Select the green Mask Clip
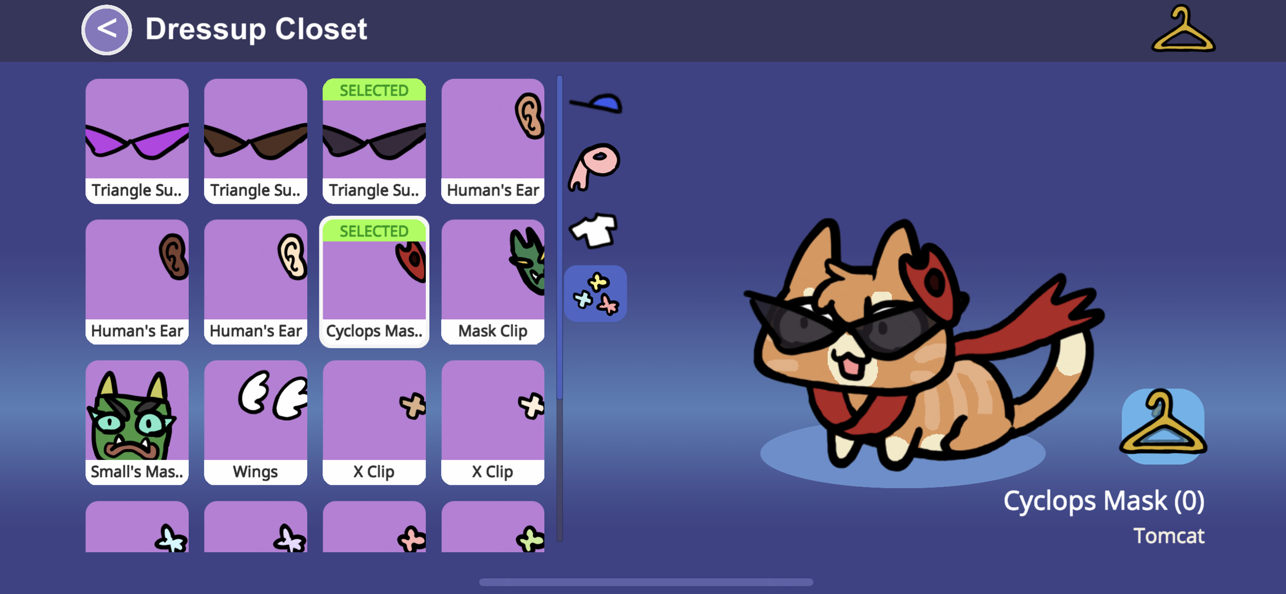The height and width of the screenshot is (594, 1286). [x=493, y=282]
